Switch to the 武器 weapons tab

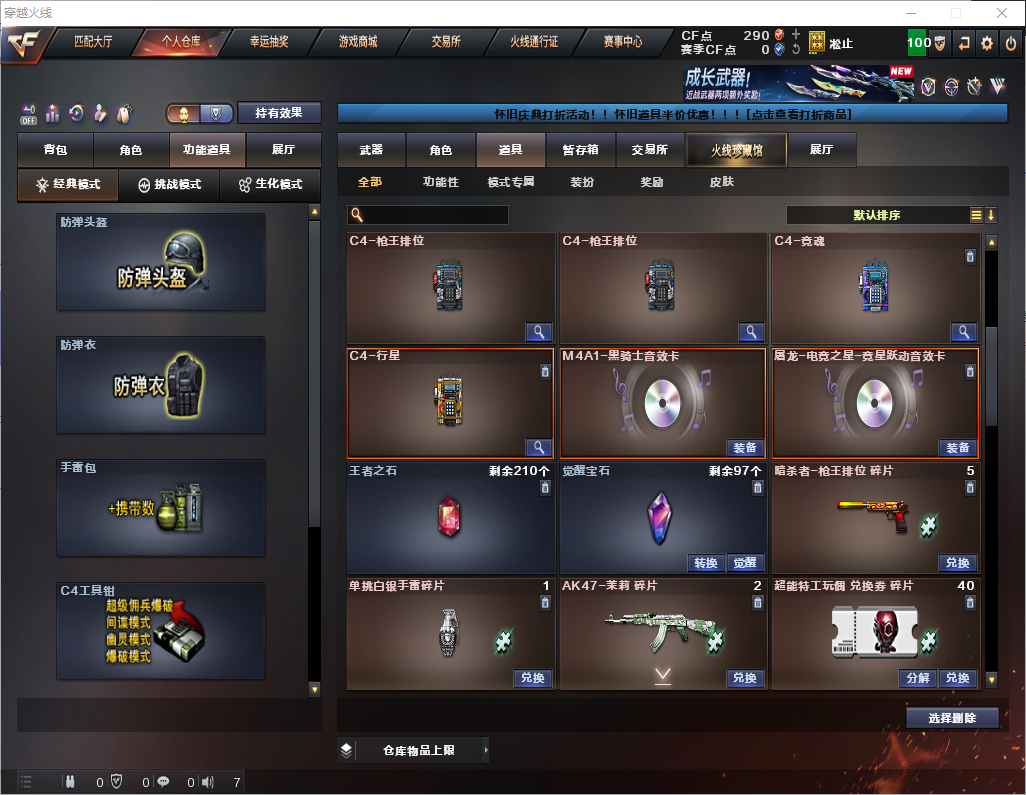click(x=371, y=150)
